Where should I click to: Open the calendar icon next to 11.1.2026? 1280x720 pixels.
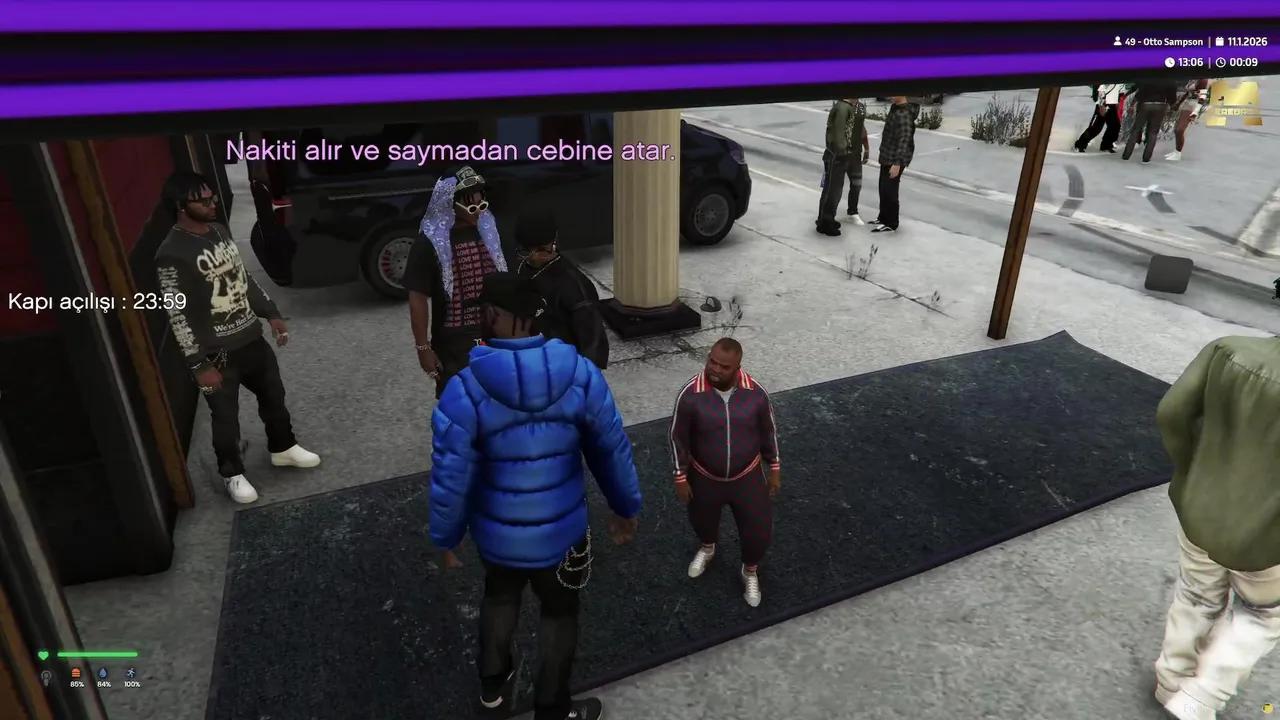1219,42
